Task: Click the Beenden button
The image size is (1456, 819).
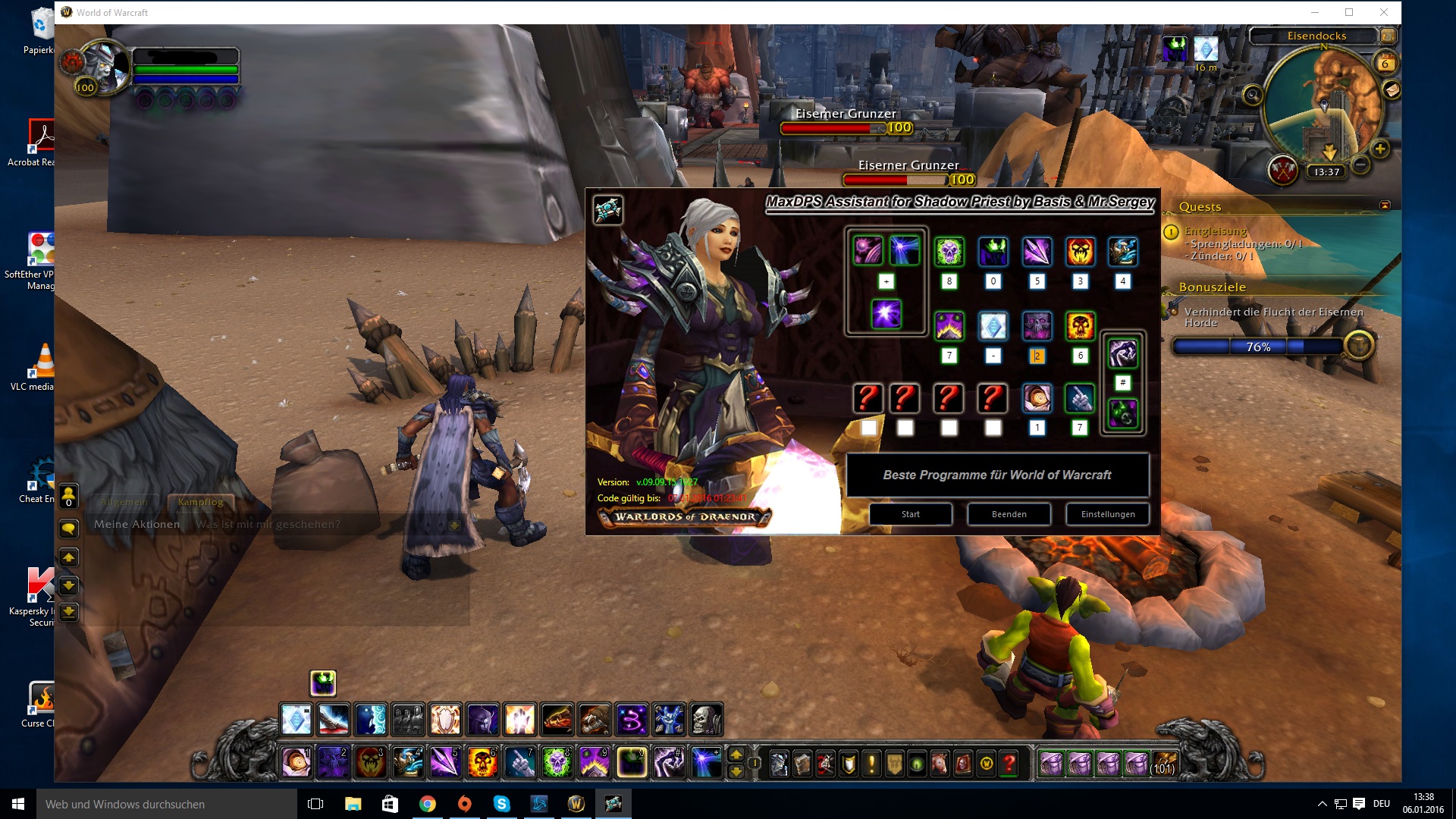Action: [x=1009, y=514]
